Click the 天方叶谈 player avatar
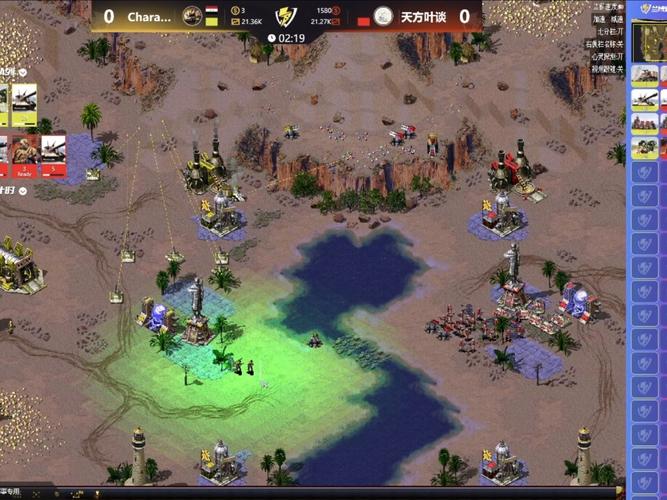667x500 pixels. coord(383,16)
